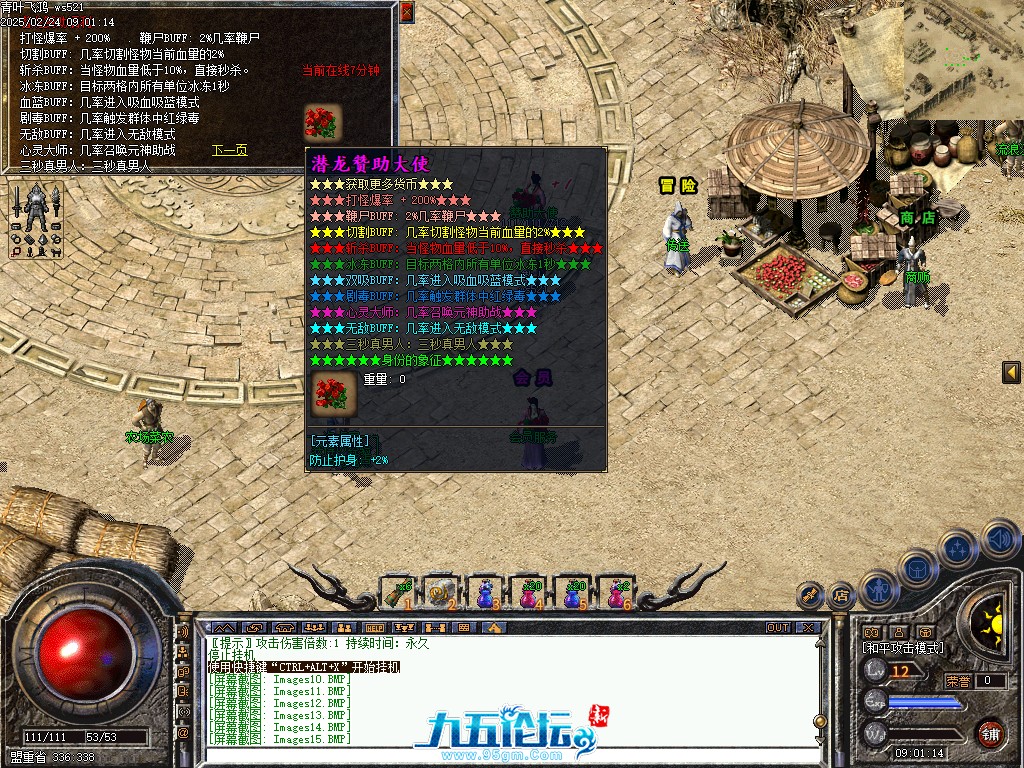This screenshot has height=768, width=1024.
Task: Click the OUT button above chat
Action: (x=778, y=628)
